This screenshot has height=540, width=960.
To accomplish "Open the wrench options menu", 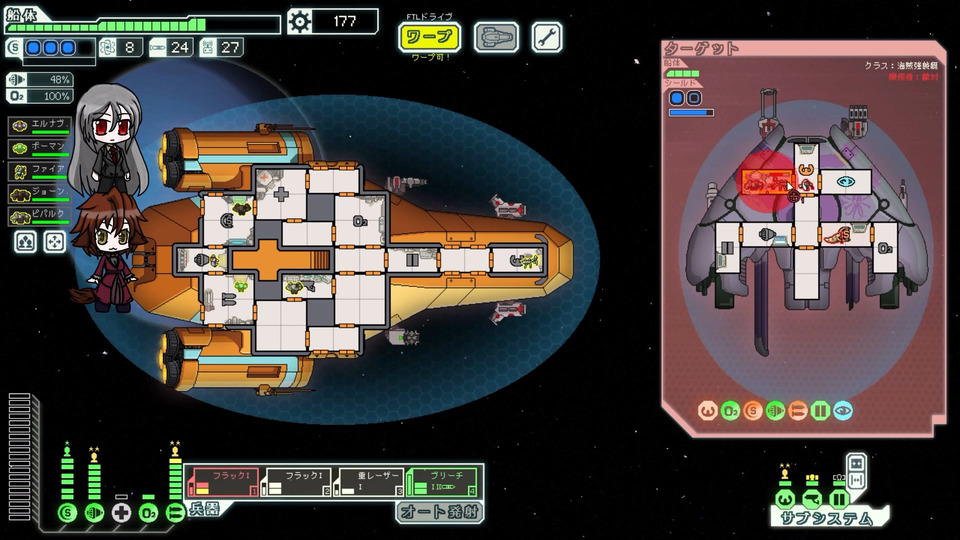I will coord(547,38).
